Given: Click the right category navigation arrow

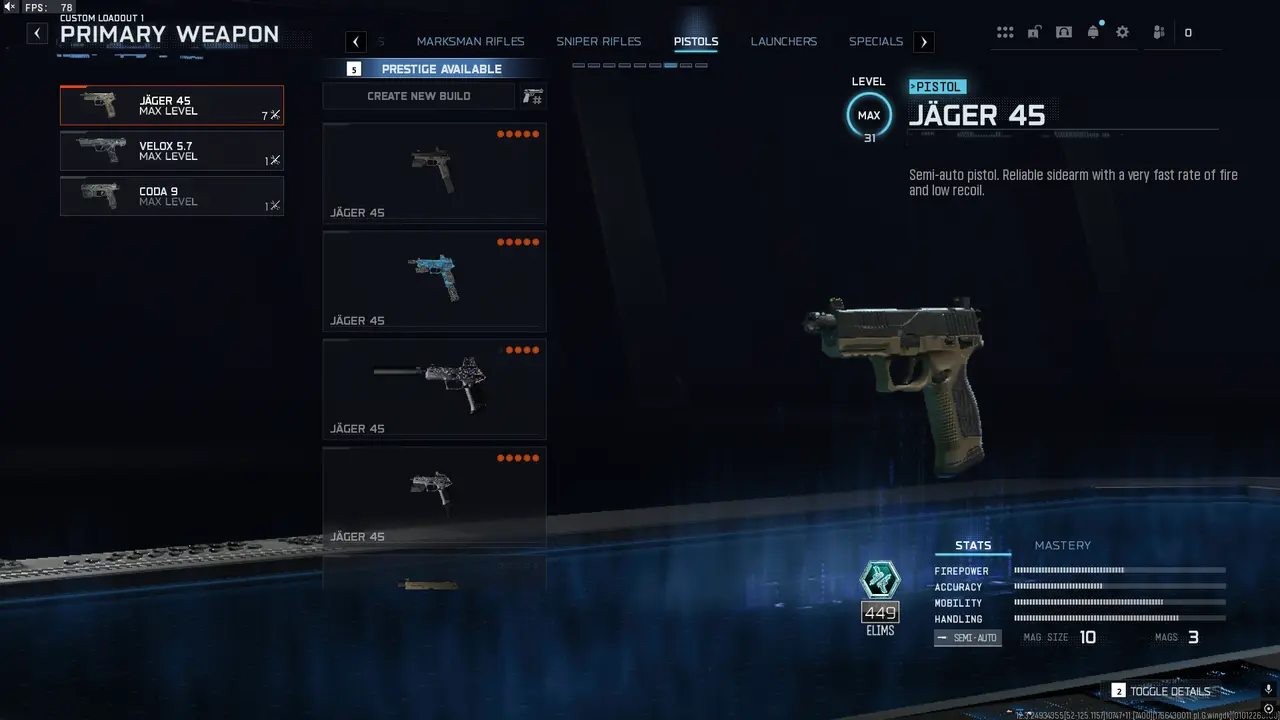Looking at the screenshot, I should click(923, 41).
